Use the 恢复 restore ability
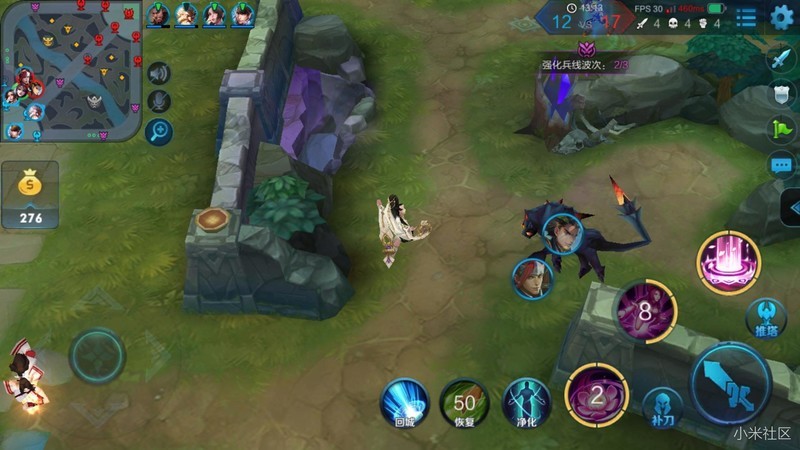 464,404
